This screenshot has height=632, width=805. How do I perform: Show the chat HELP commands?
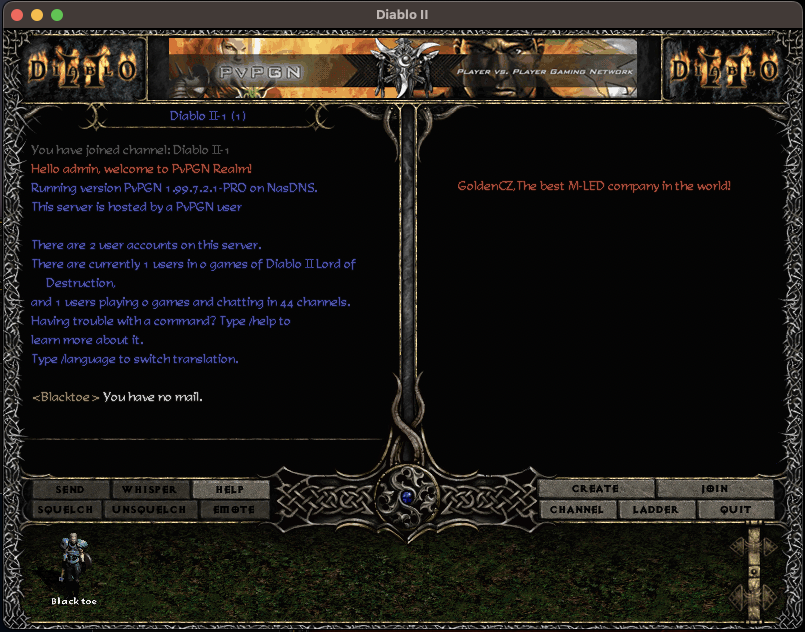[x=231, y=490]
